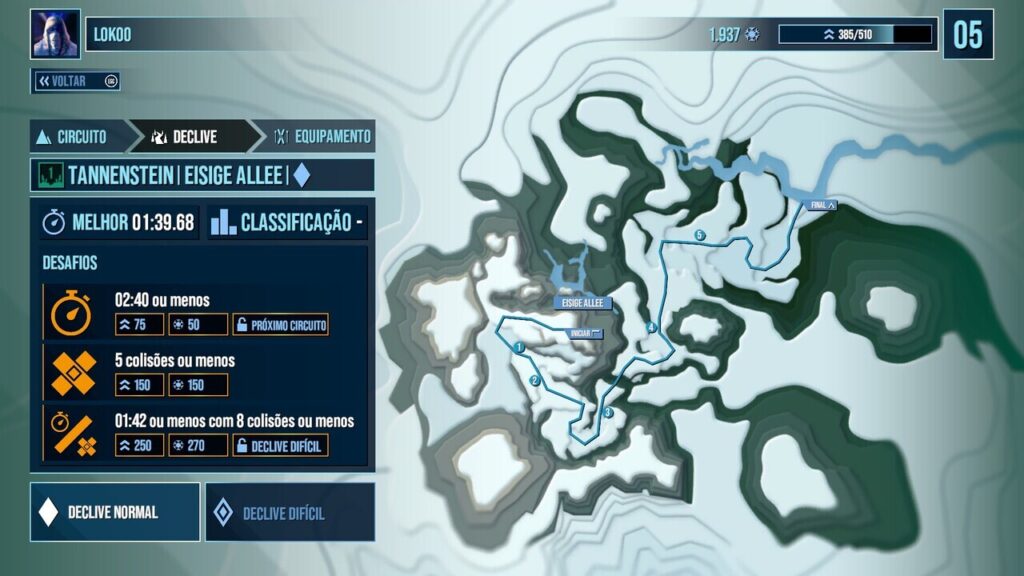
Task: Select the 5 colisões ou menos challenge
Action: 205,372
